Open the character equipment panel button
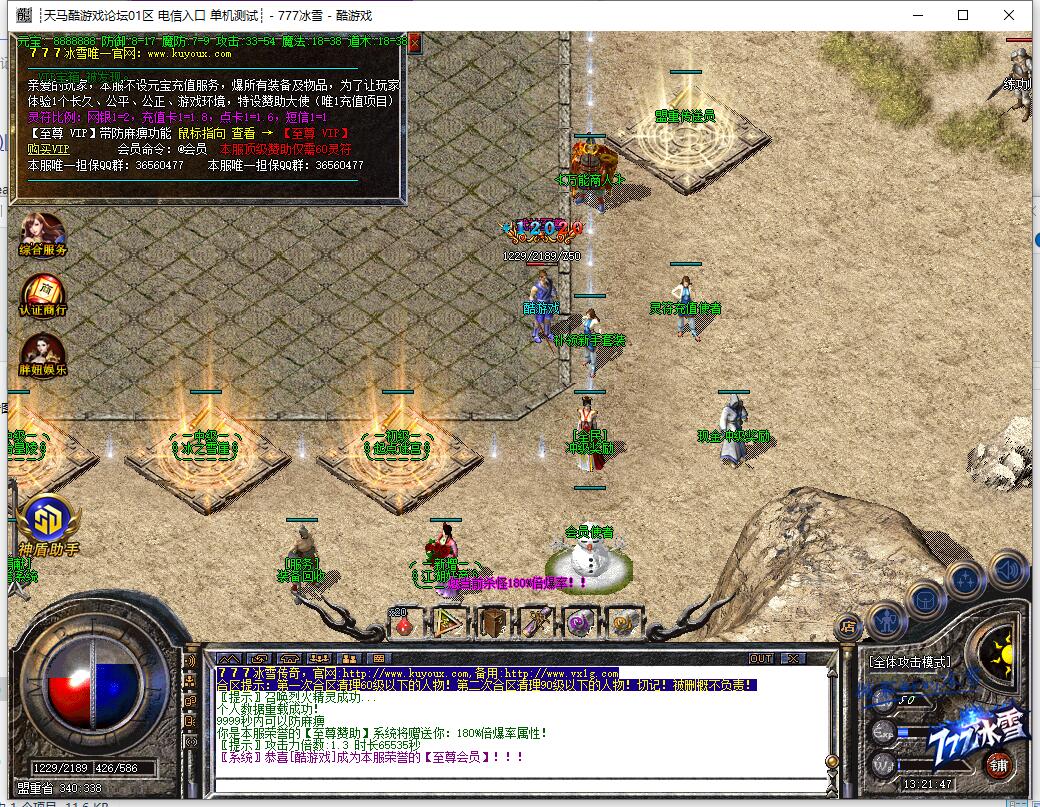This screenshot has height=807, width=1040. [x=886, y=621]
